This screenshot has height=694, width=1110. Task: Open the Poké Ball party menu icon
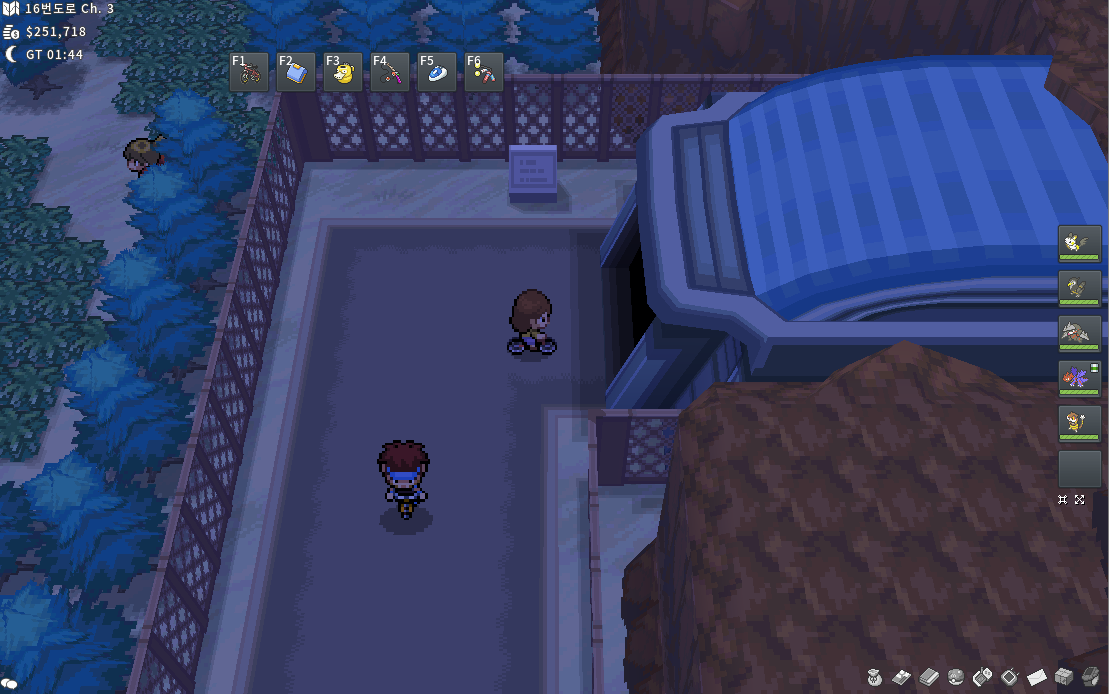pos(955,677)
